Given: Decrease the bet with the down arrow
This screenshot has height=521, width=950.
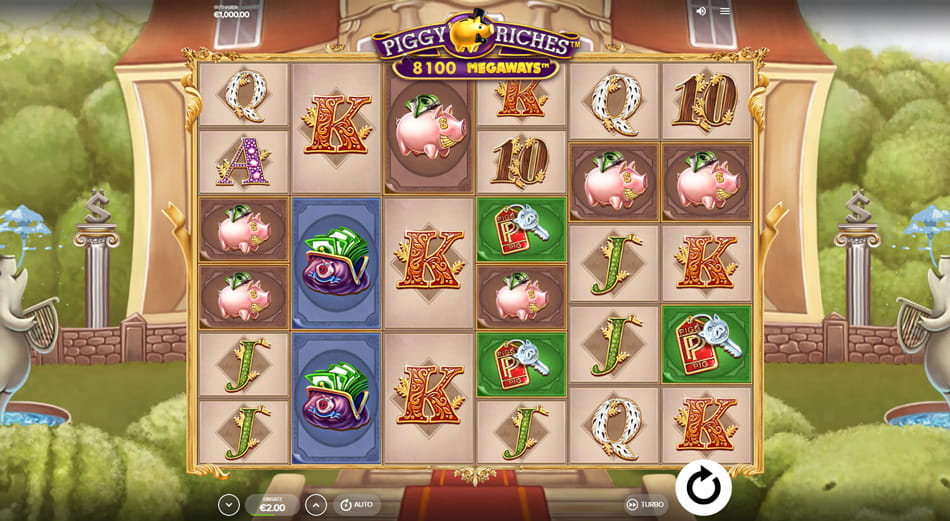Looking at the screenshot, I should [x=229, y=505].
